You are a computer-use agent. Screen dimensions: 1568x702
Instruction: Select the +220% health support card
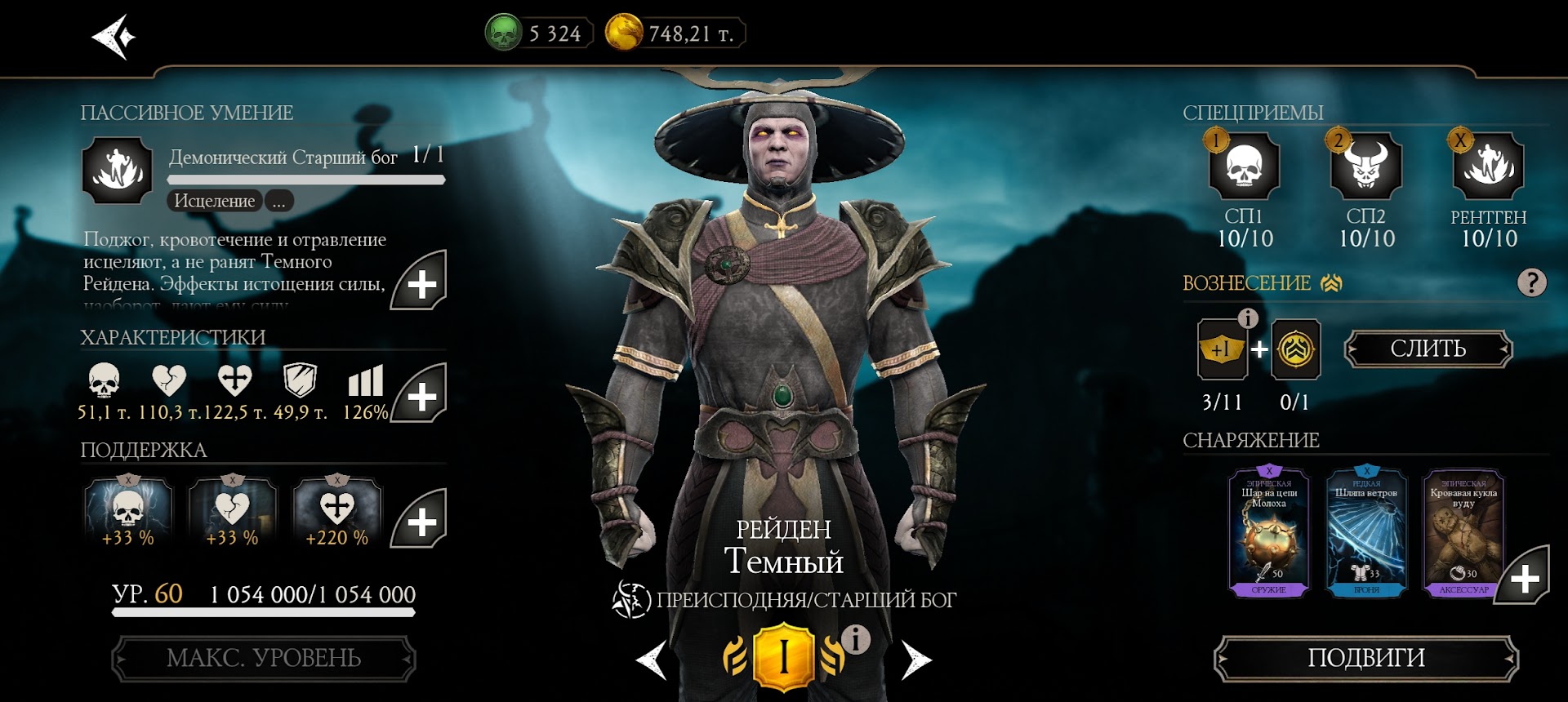pos(336,513)
